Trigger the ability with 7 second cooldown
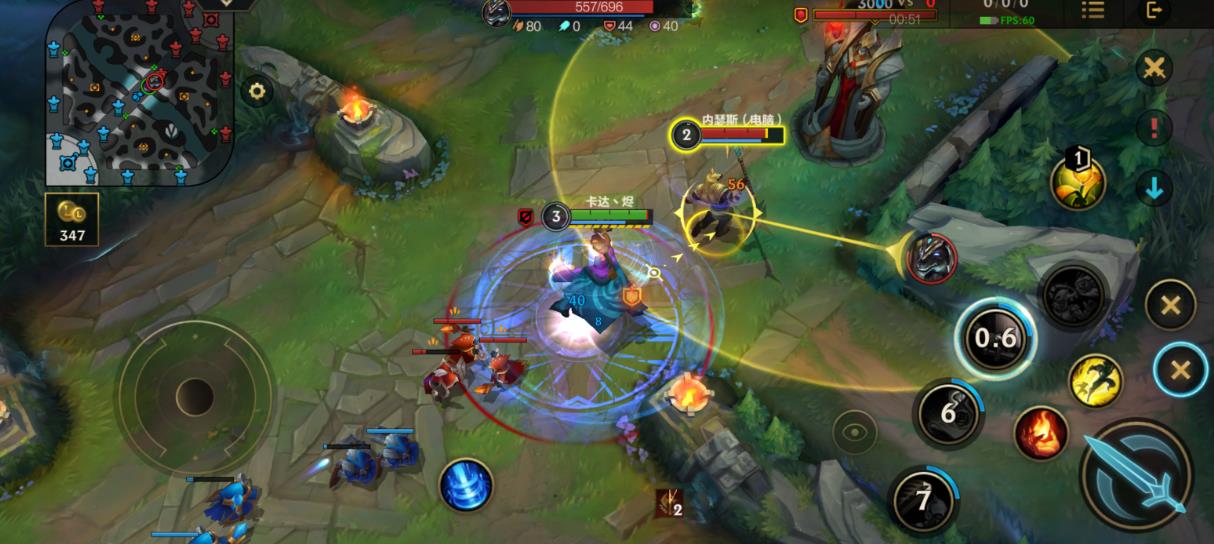1214x544 pixels. click(922, 498)
